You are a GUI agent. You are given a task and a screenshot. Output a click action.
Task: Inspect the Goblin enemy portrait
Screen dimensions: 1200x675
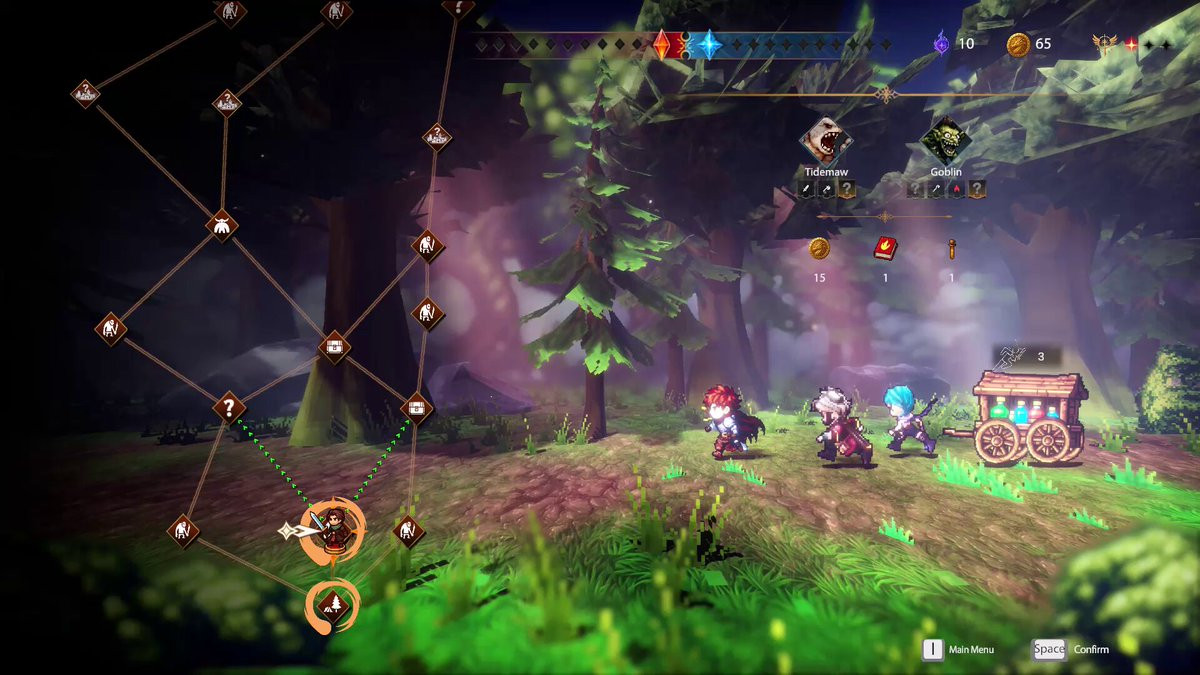point(945,143)
